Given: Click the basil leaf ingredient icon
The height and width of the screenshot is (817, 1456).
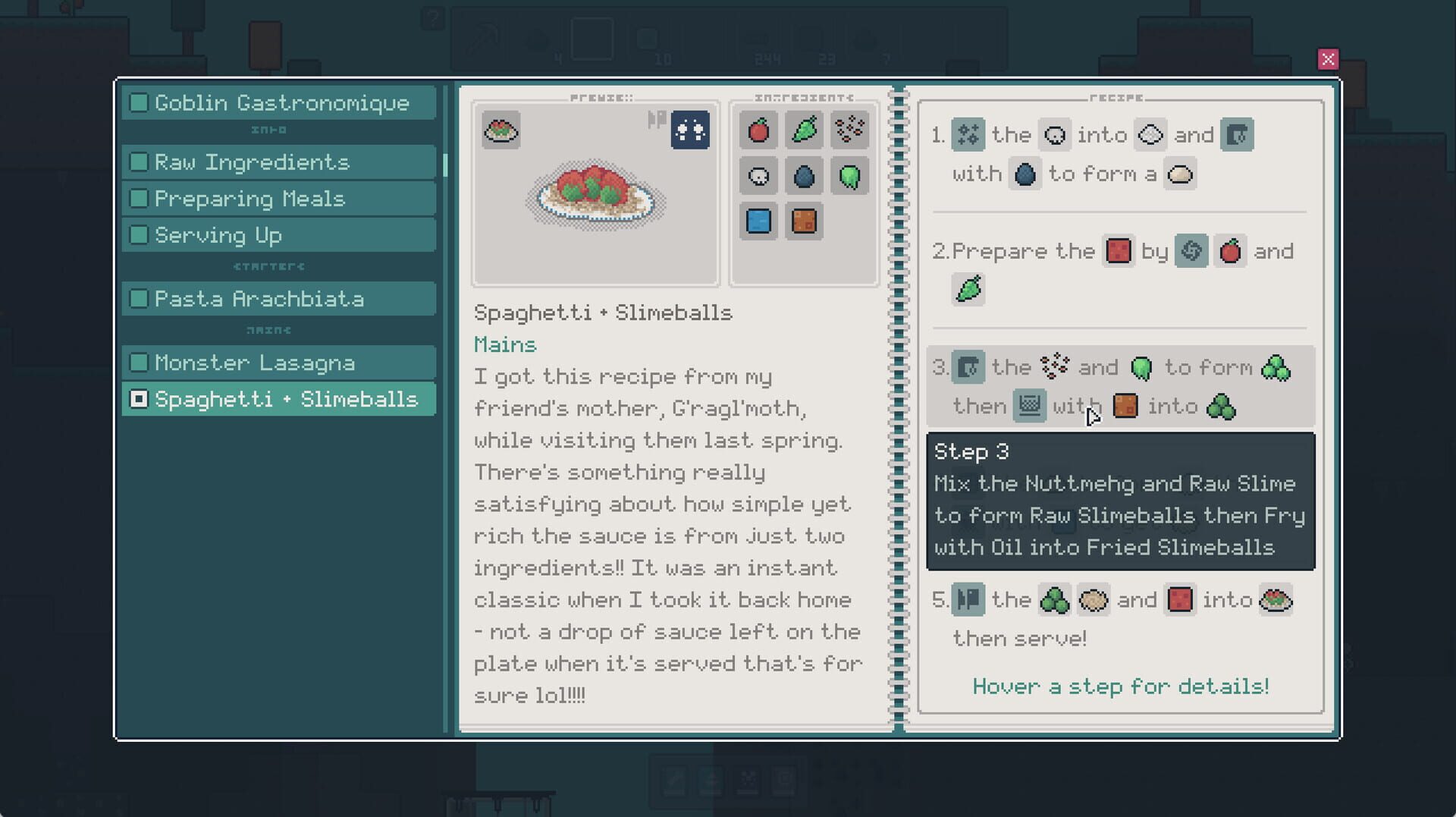Looking at the screenshot, I should pos(804,130).
